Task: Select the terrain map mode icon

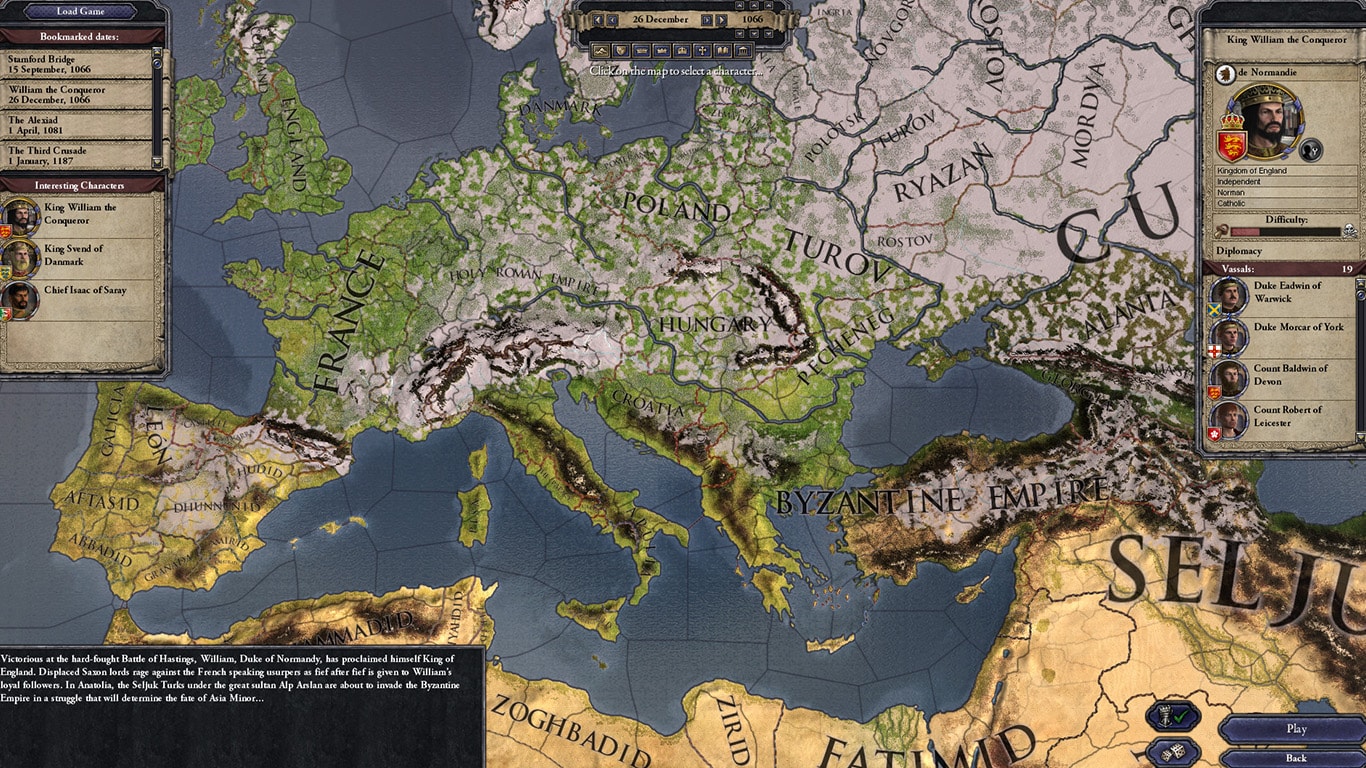Action: (x=601, y=51)
